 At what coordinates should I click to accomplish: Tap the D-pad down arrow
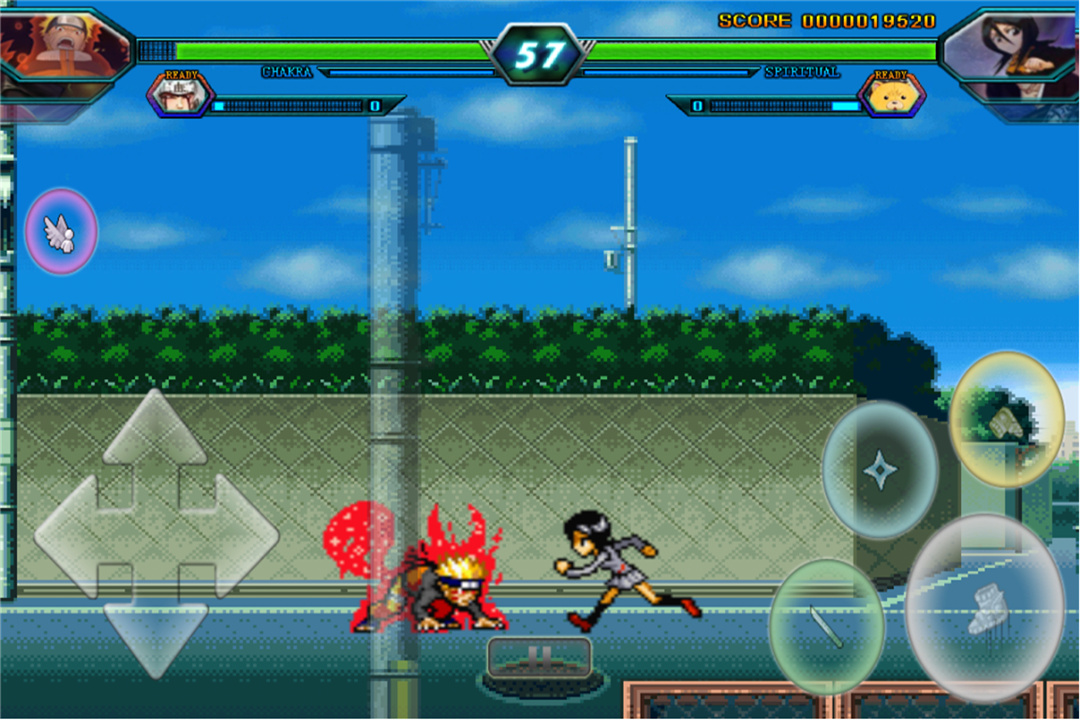[155, 628]
